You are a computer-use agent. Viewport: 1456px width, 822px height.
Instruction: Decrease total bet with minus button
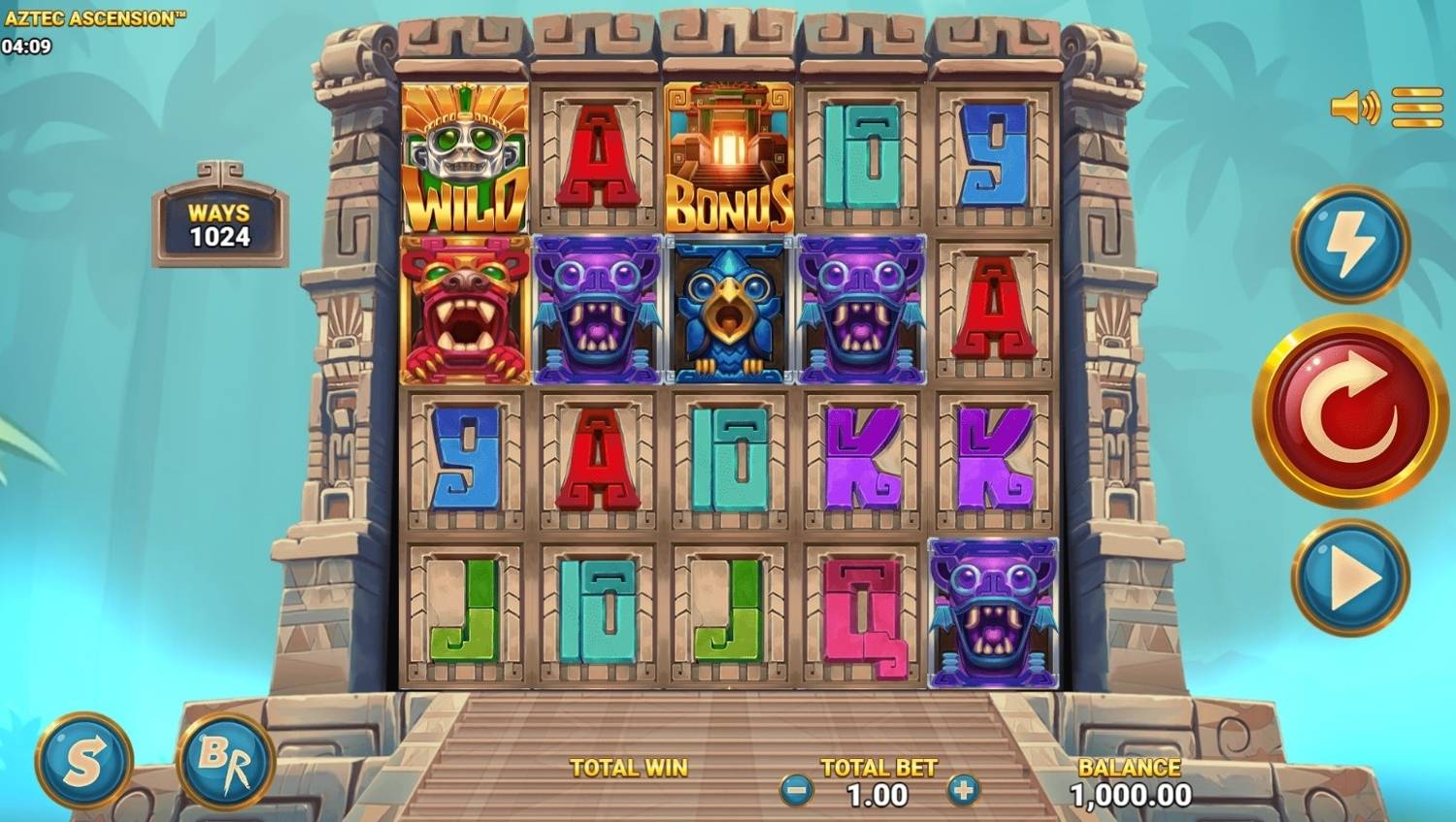tap(796, 791)
